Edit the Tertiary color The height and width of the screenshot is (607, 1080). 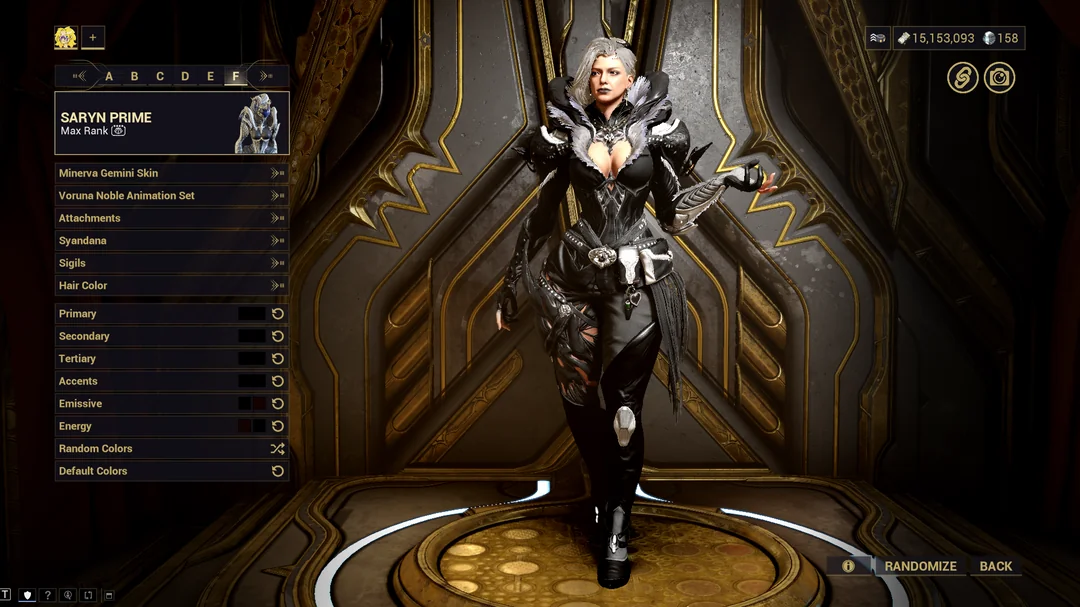(x=252, y=359)
